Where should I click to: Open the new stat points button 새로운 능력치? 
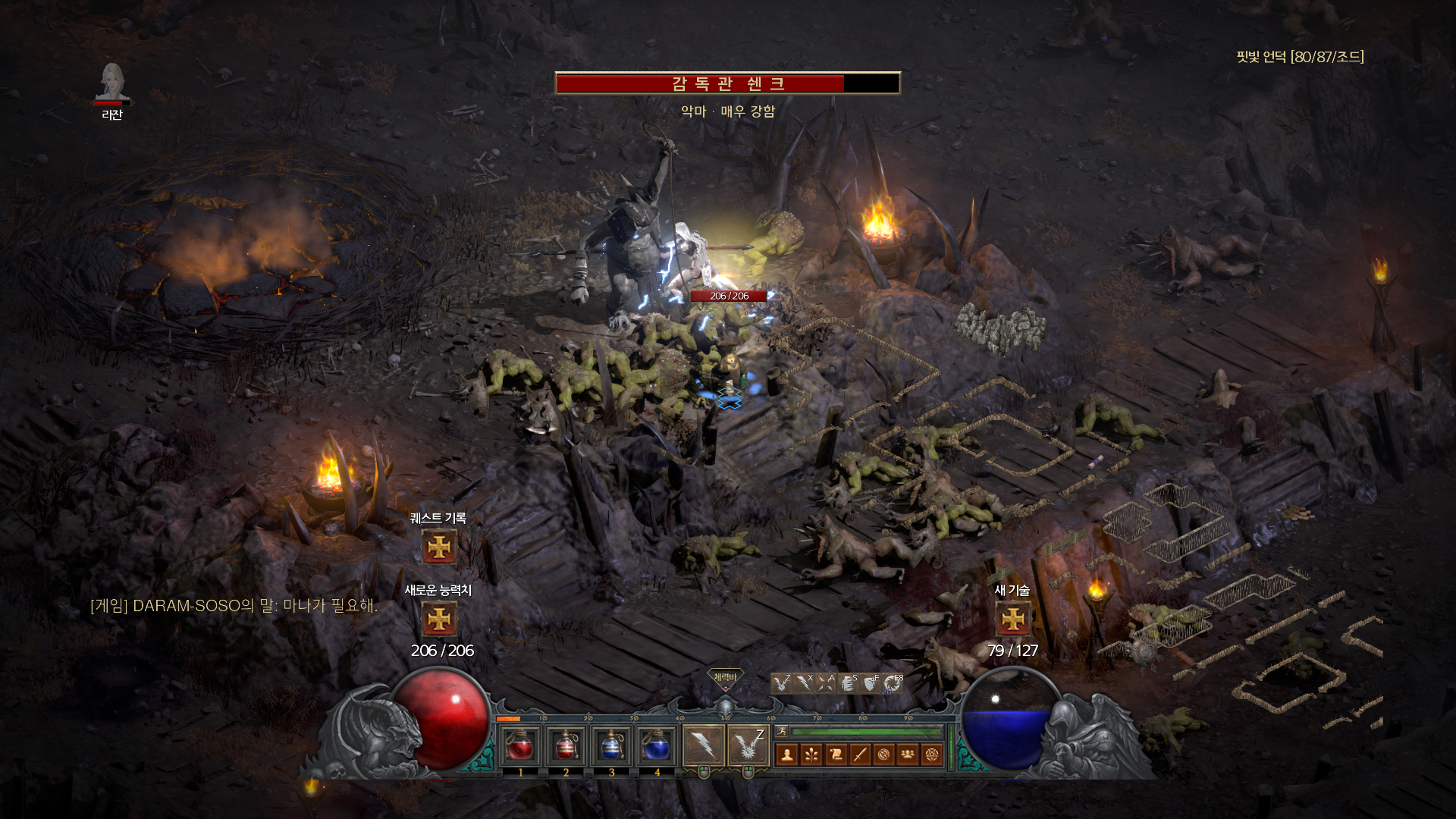tap(439, 620)
